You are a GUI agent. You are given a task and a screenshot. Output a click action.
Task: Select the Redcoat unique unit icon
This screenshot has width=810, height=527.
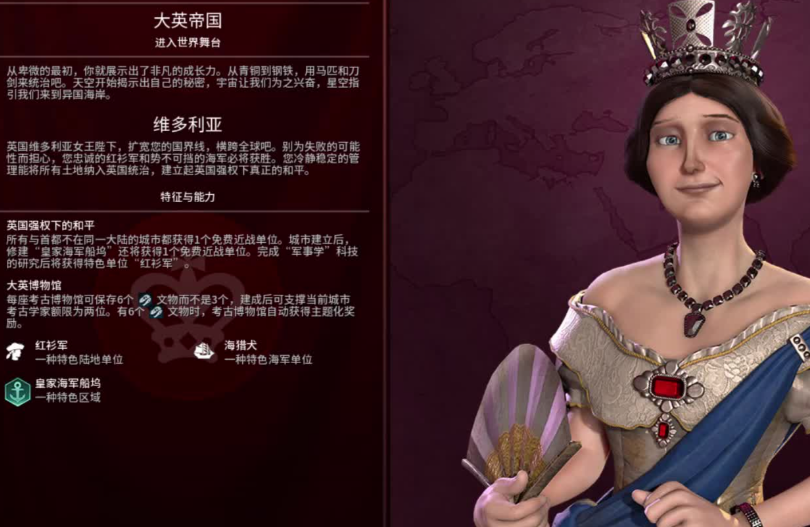point(17,351)
